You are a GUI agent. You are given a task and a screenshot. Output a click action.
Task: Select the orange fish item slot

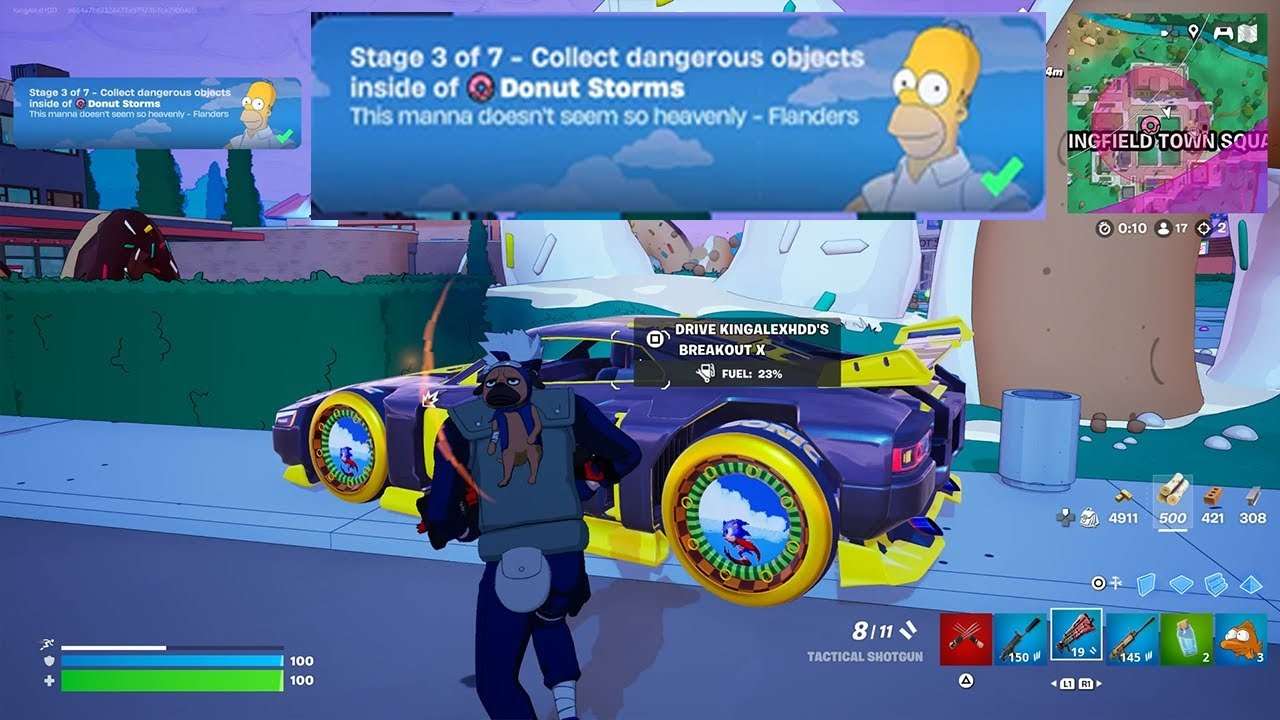click(x=1241, y=639)
